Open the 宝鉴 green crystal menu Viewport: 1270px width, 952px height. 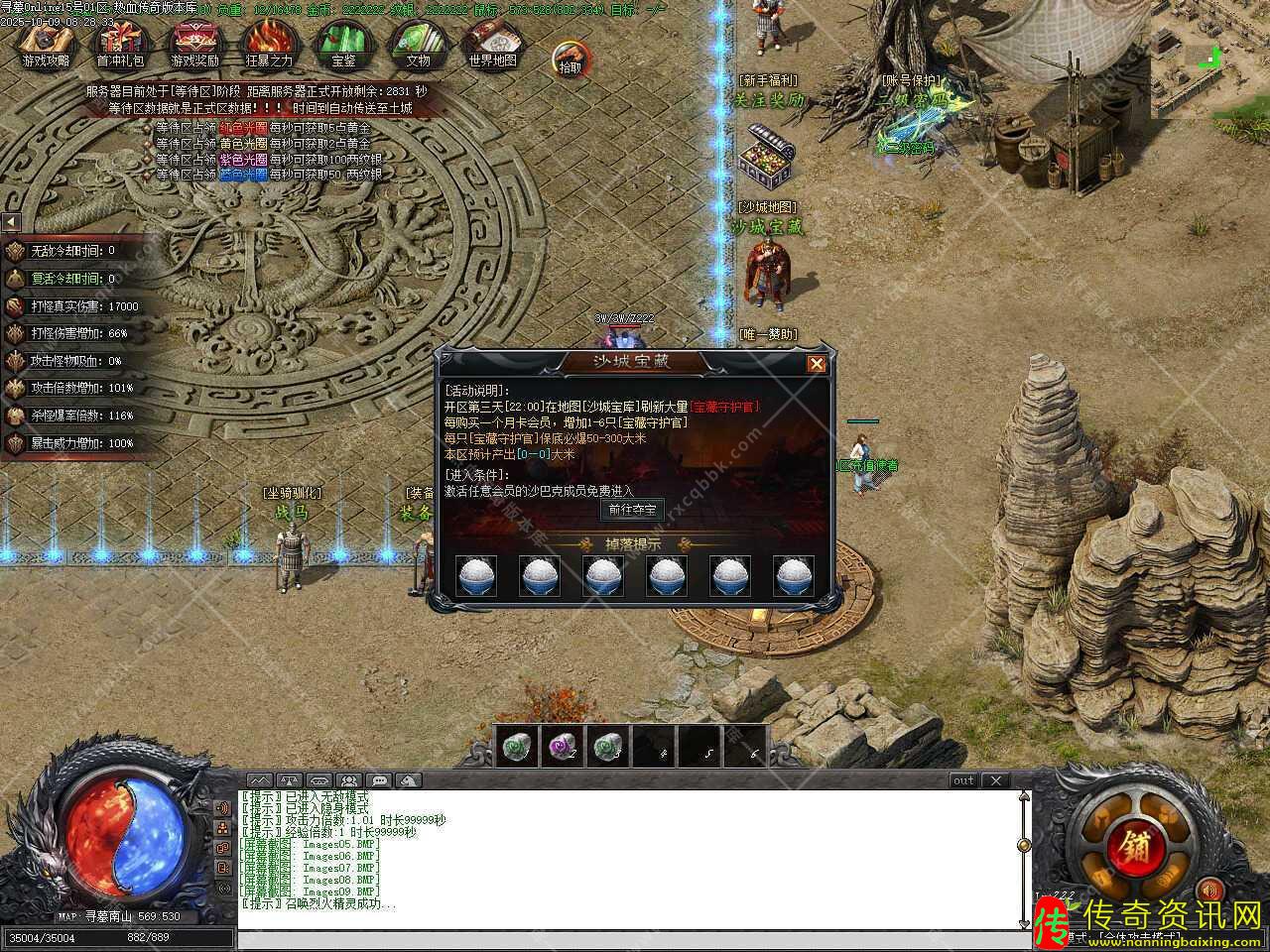coord(343,44)
